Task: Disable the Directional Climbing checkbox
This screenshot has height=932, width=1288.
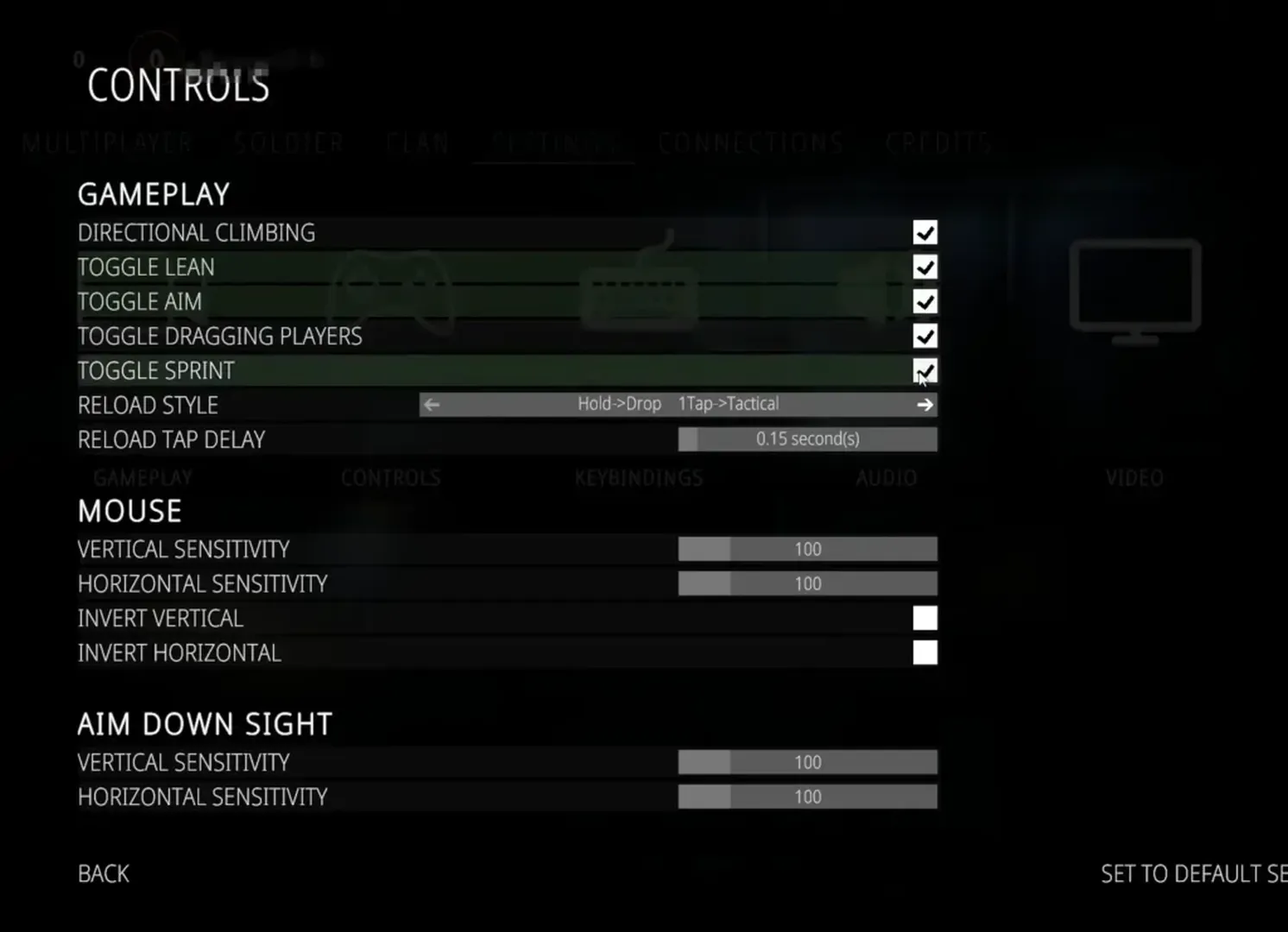Action: [925, 232]
